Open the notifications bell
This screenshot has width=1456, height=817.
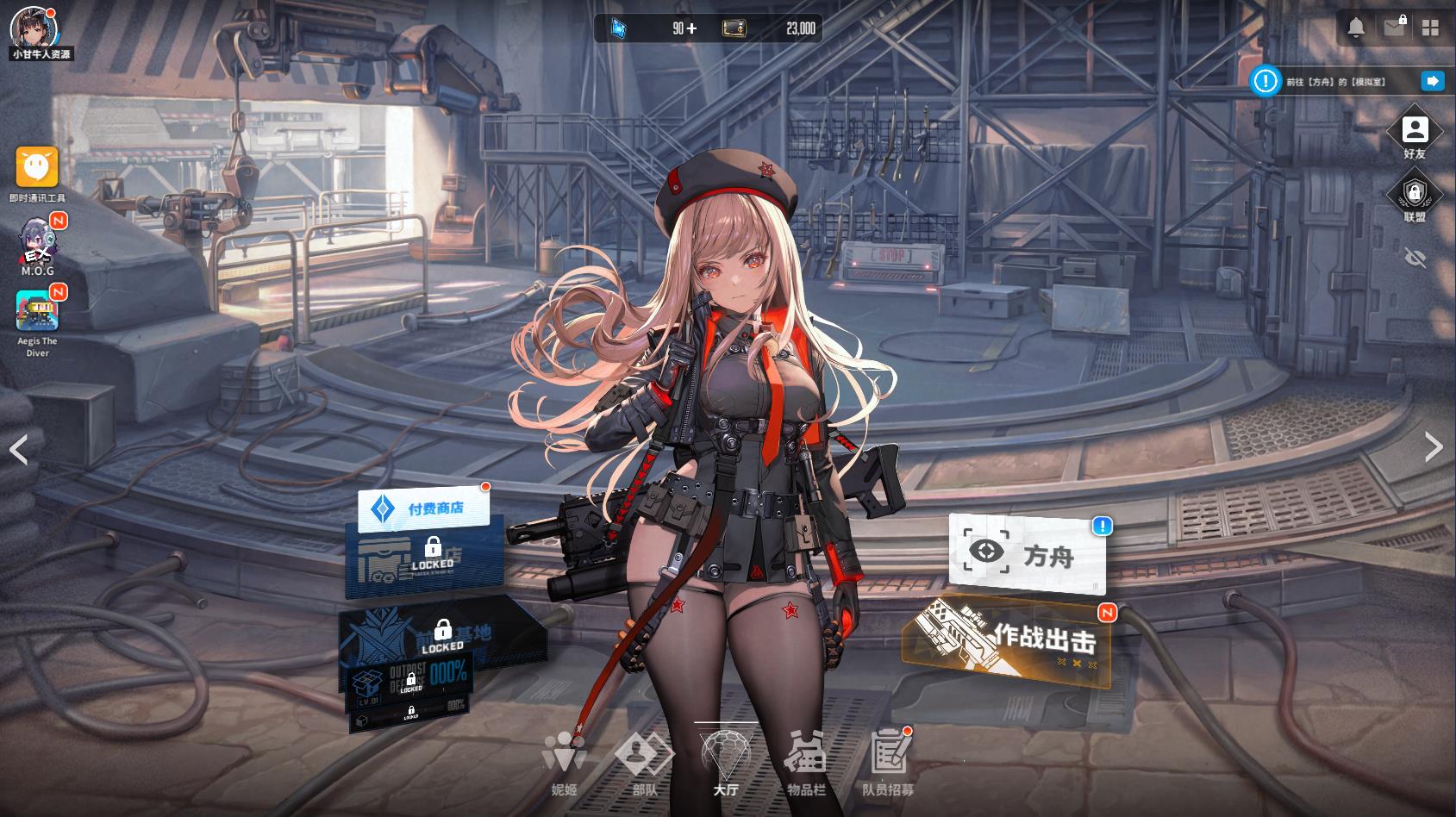[1356, 28]
